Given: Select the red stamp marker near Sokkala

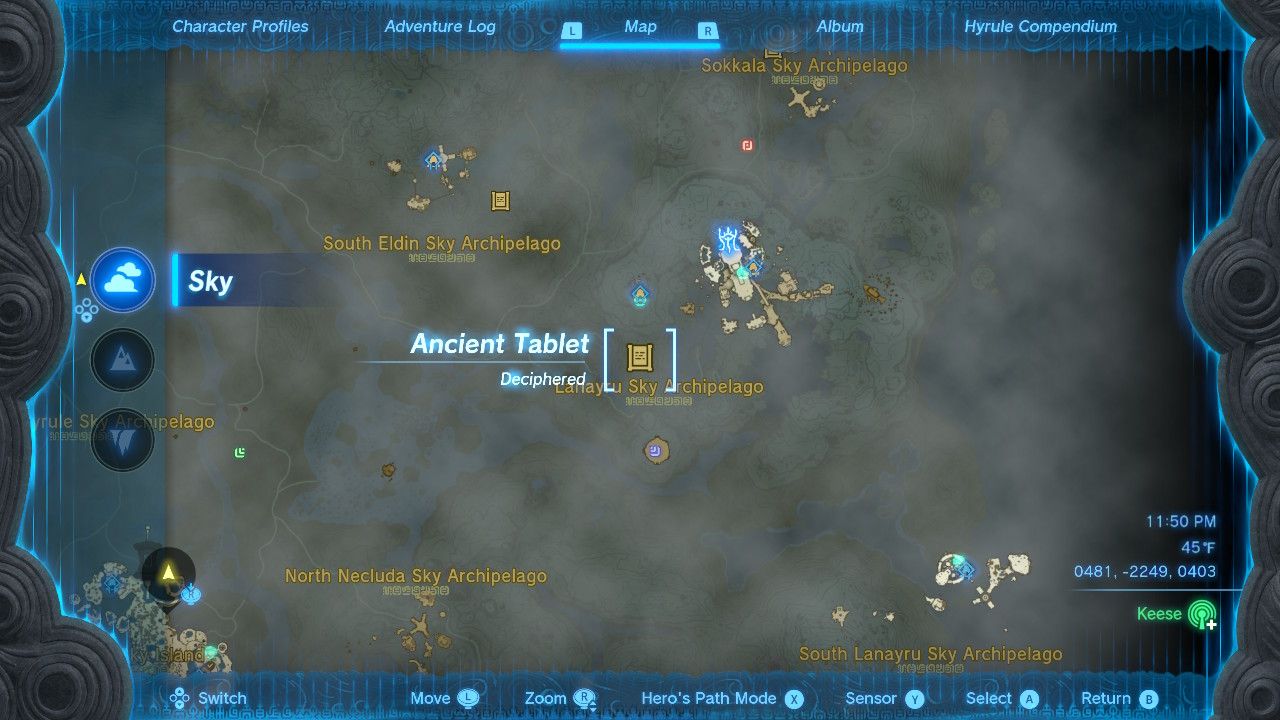Looking at the screenshot, I should pos(745,145).
